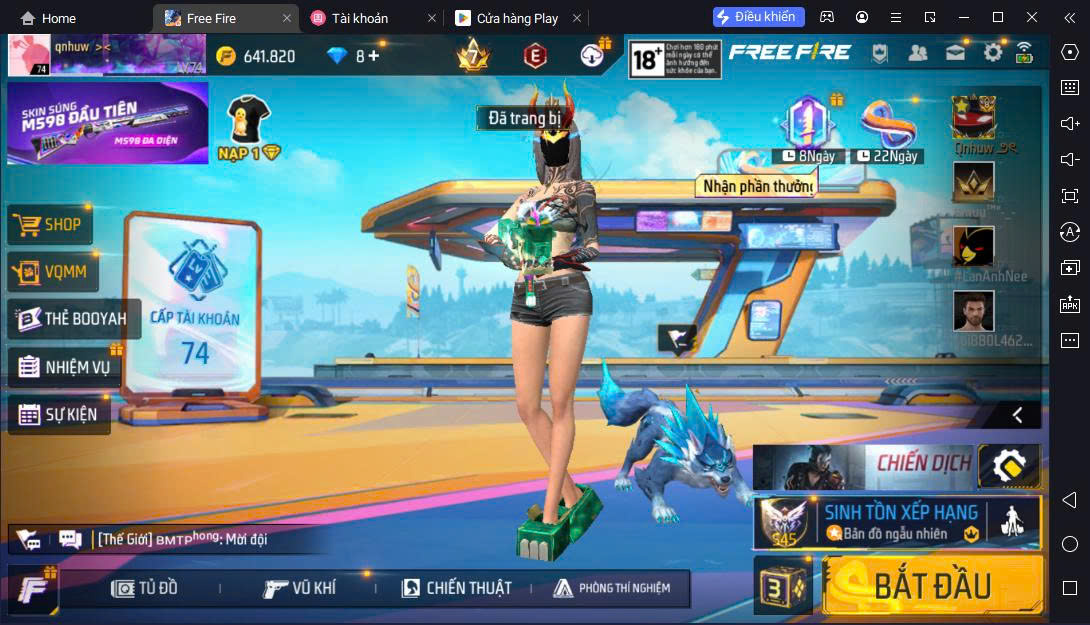Open the gear settings icon
Viewport: 1090px width, 625px height.
pos(992,53)
